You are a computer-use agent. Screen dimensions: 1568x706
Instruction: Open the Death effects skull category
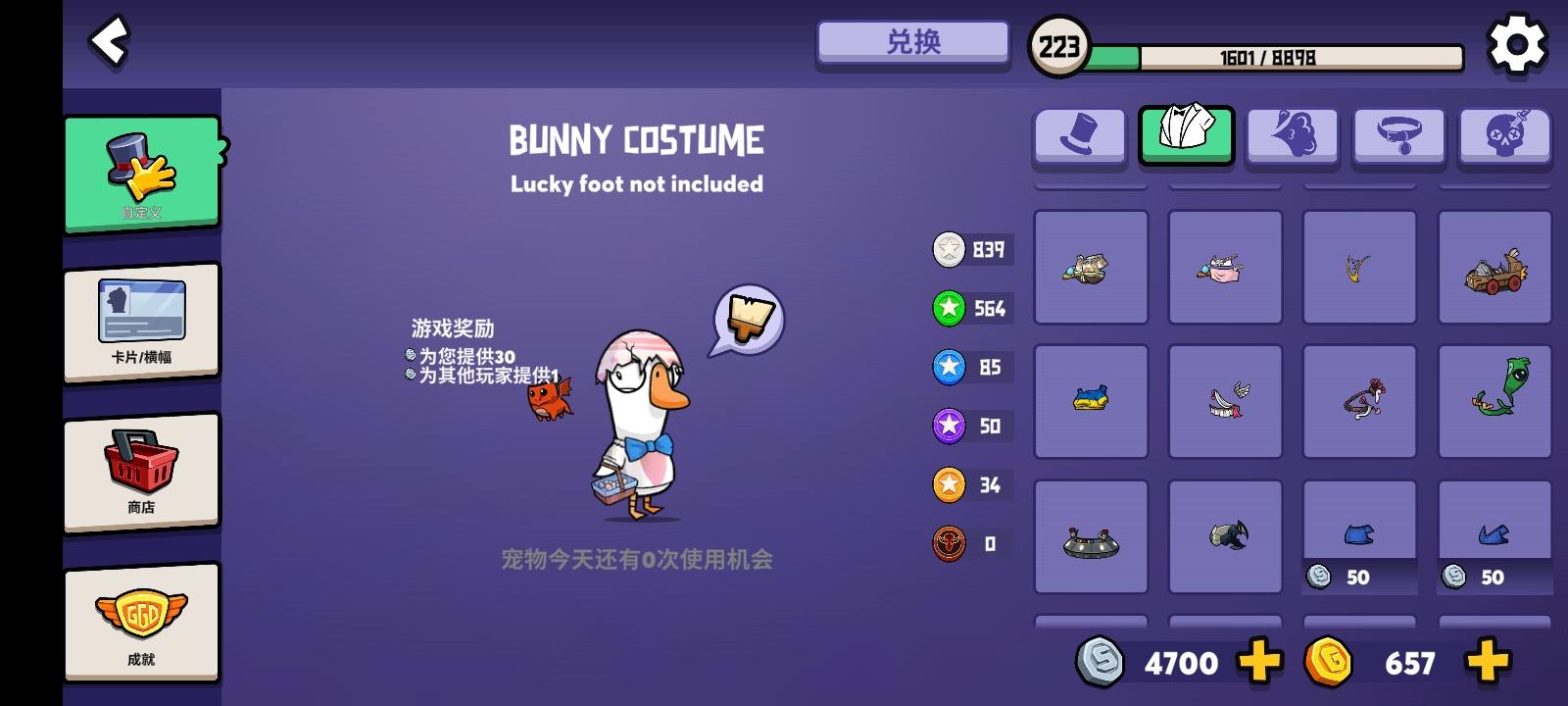pos(1504,137)
